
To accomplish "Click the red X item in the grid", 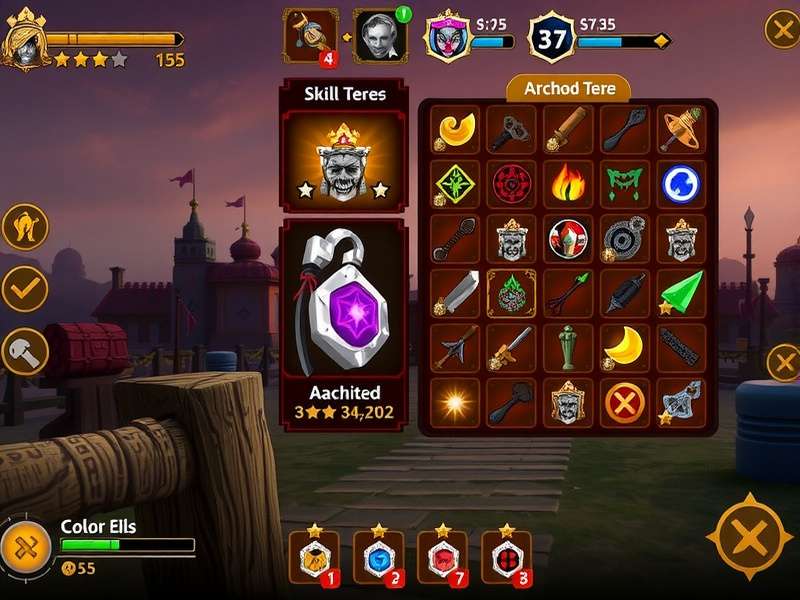I will (624, 402).
